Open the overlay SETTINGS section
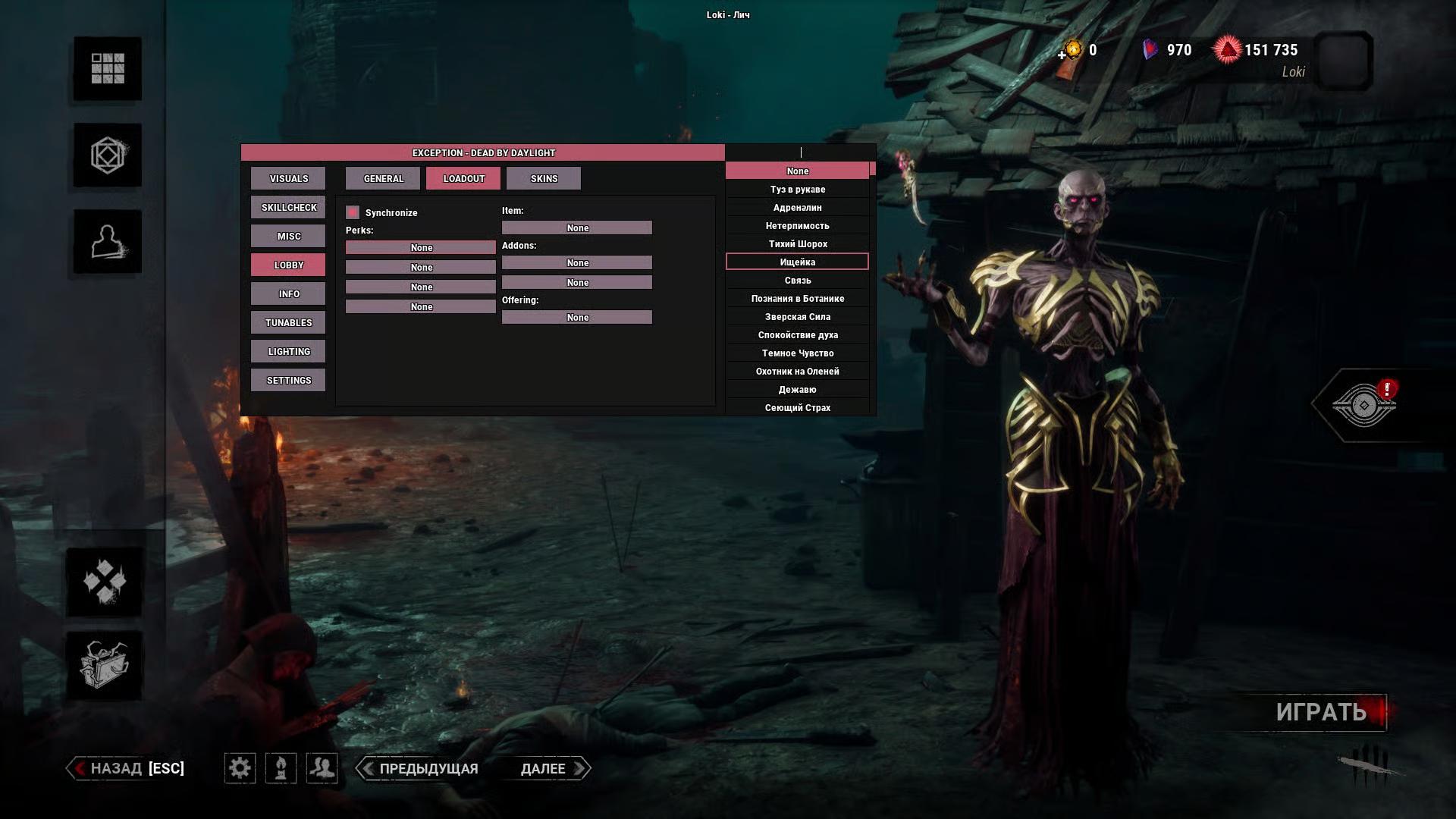1456x819 pixels. point(288,381)
